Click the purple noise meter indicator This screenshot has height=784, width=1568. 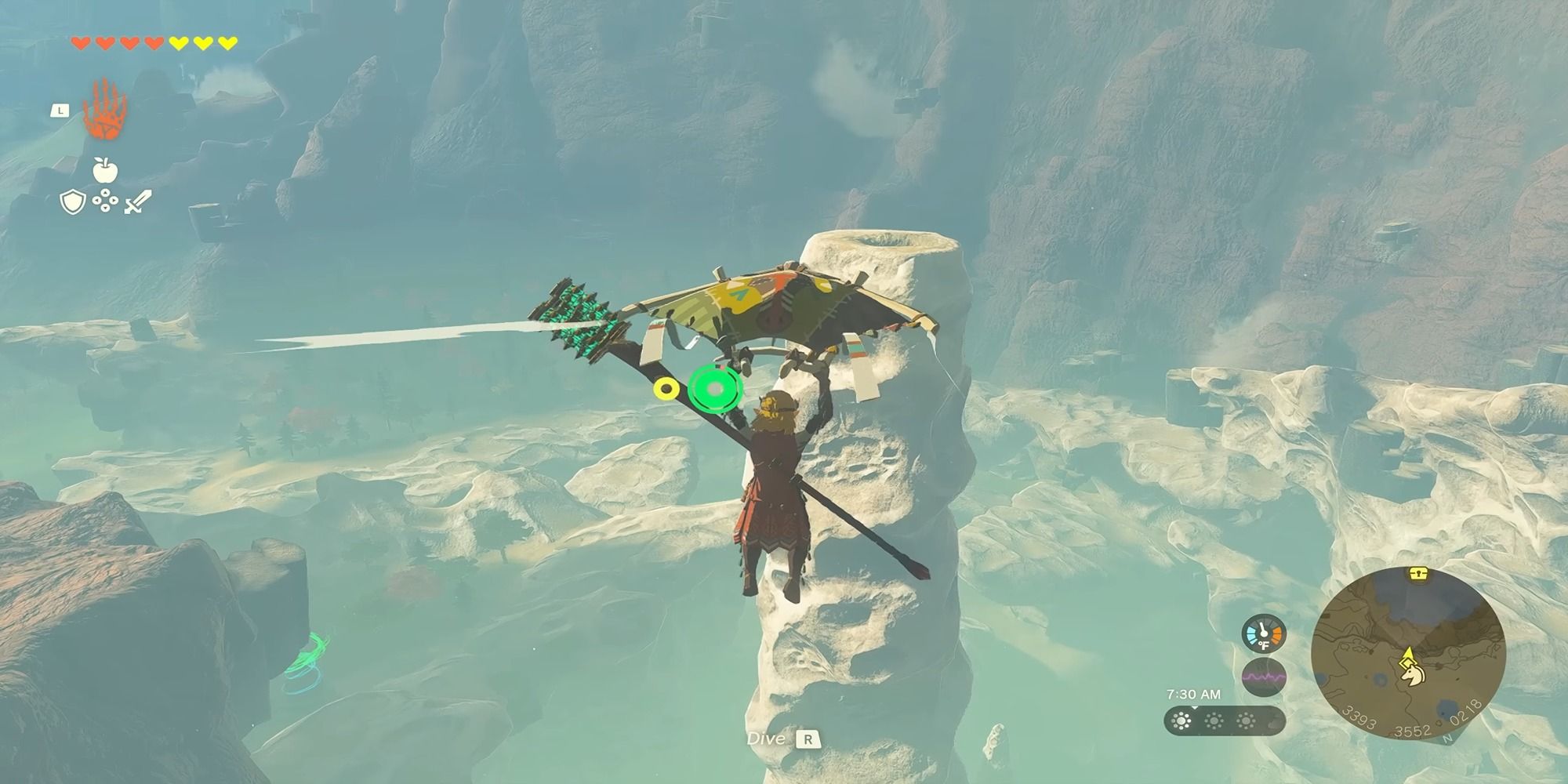click(x=1264, y=677)
